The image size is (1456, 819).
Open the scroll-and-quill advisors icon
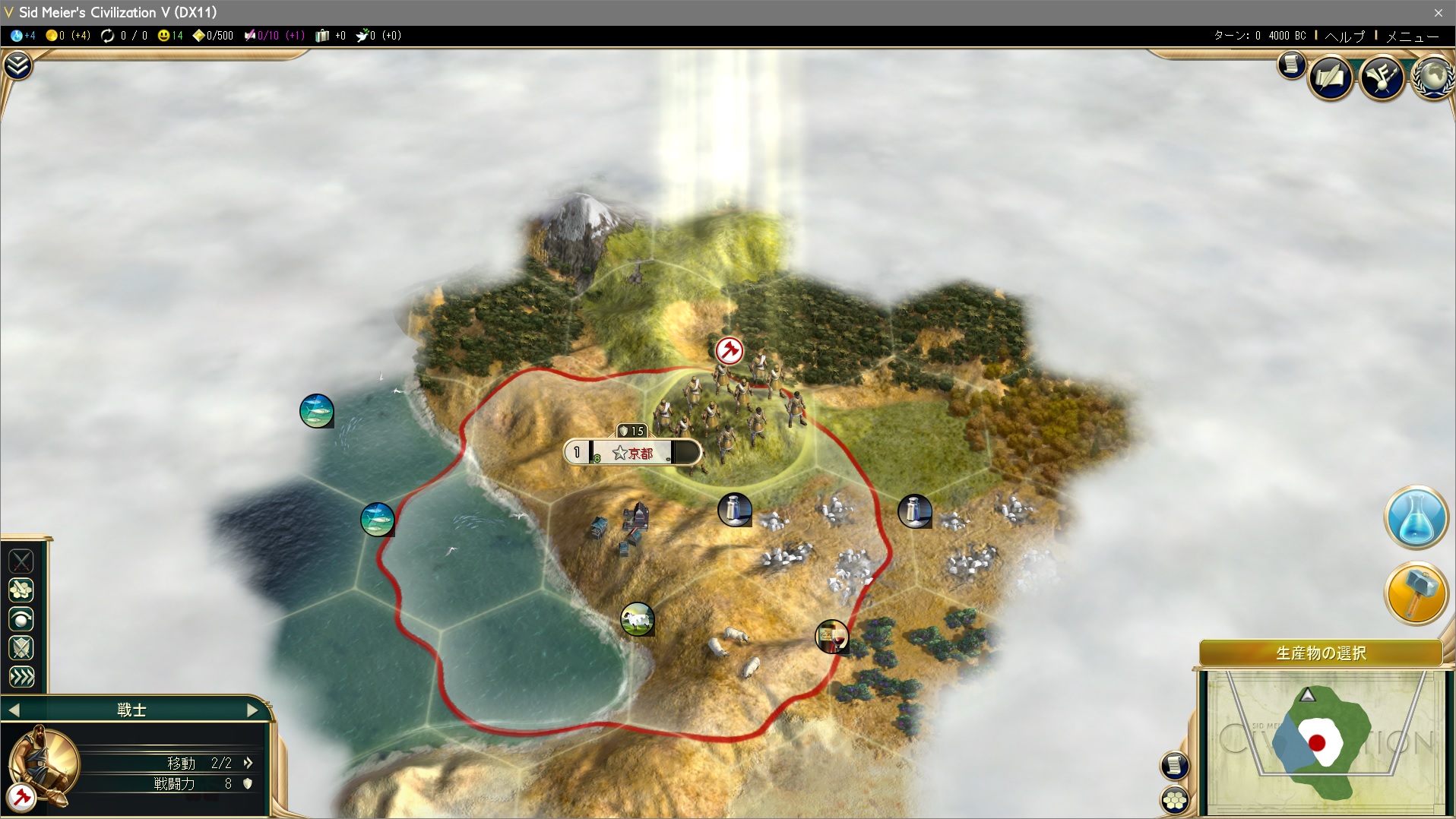1330,76
